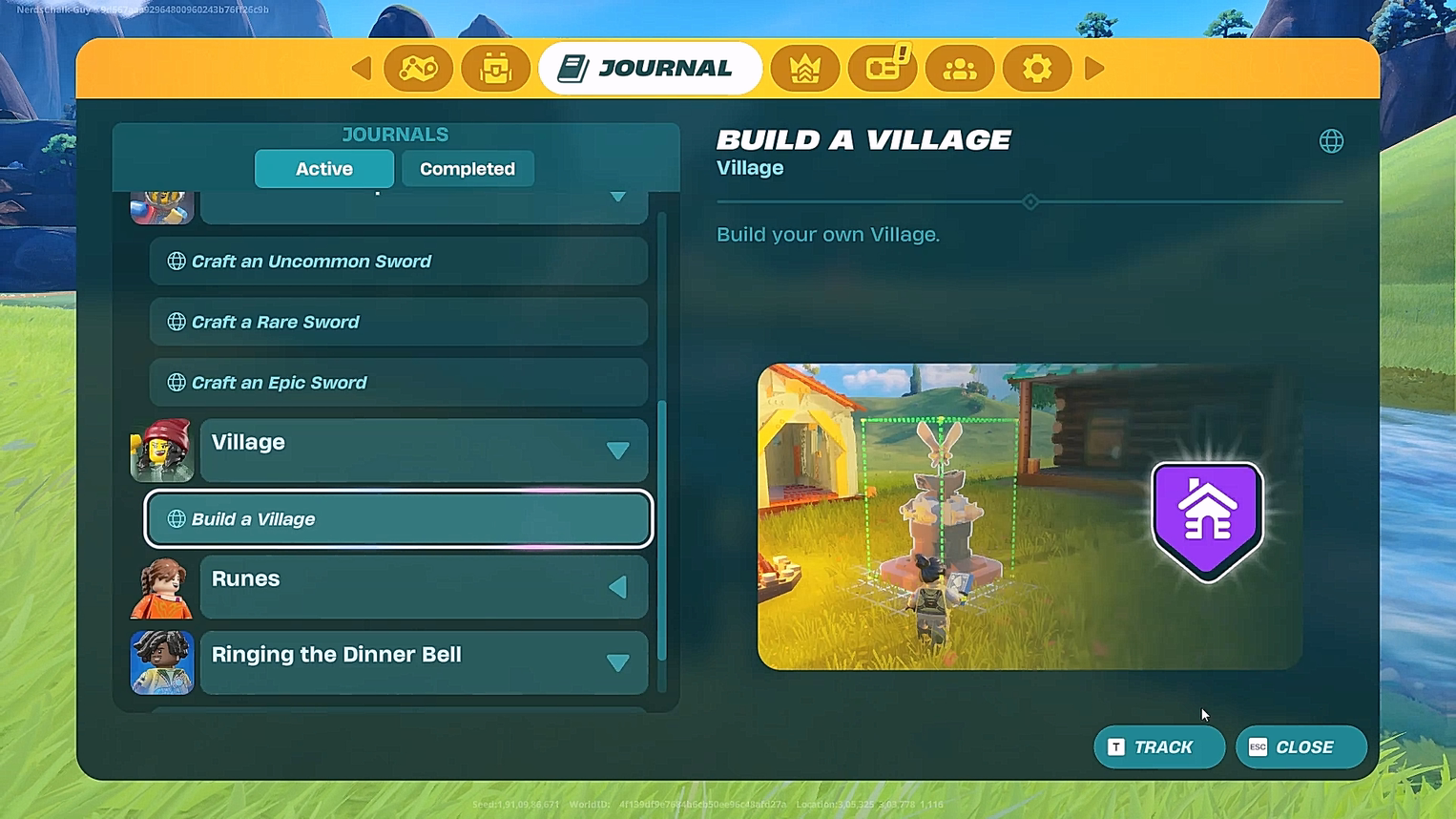The image size is (1456, 819).
Task: Collapse the Village journal entry
Action: (618, 450)
